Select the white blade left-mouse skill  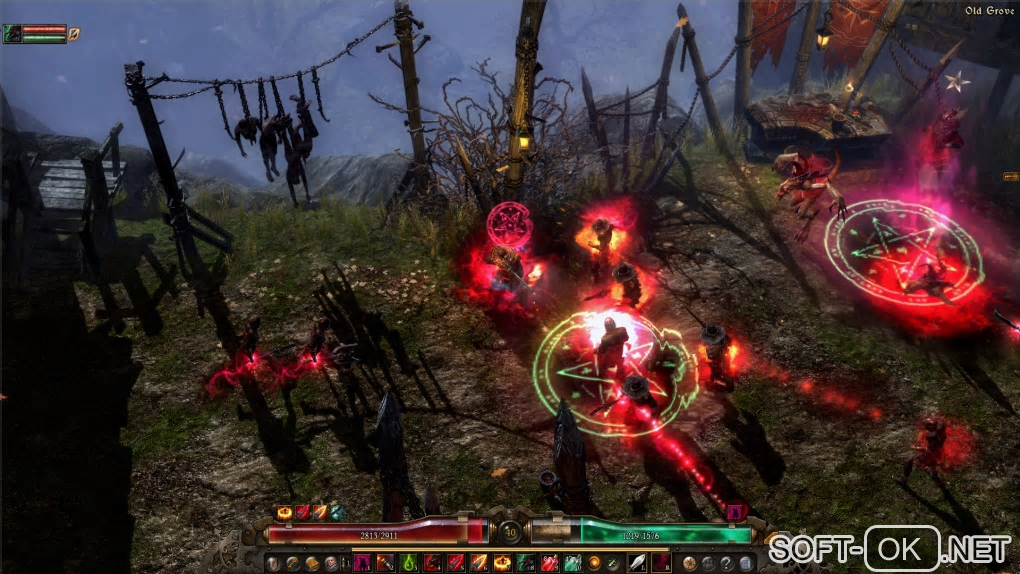click(637, 562)
